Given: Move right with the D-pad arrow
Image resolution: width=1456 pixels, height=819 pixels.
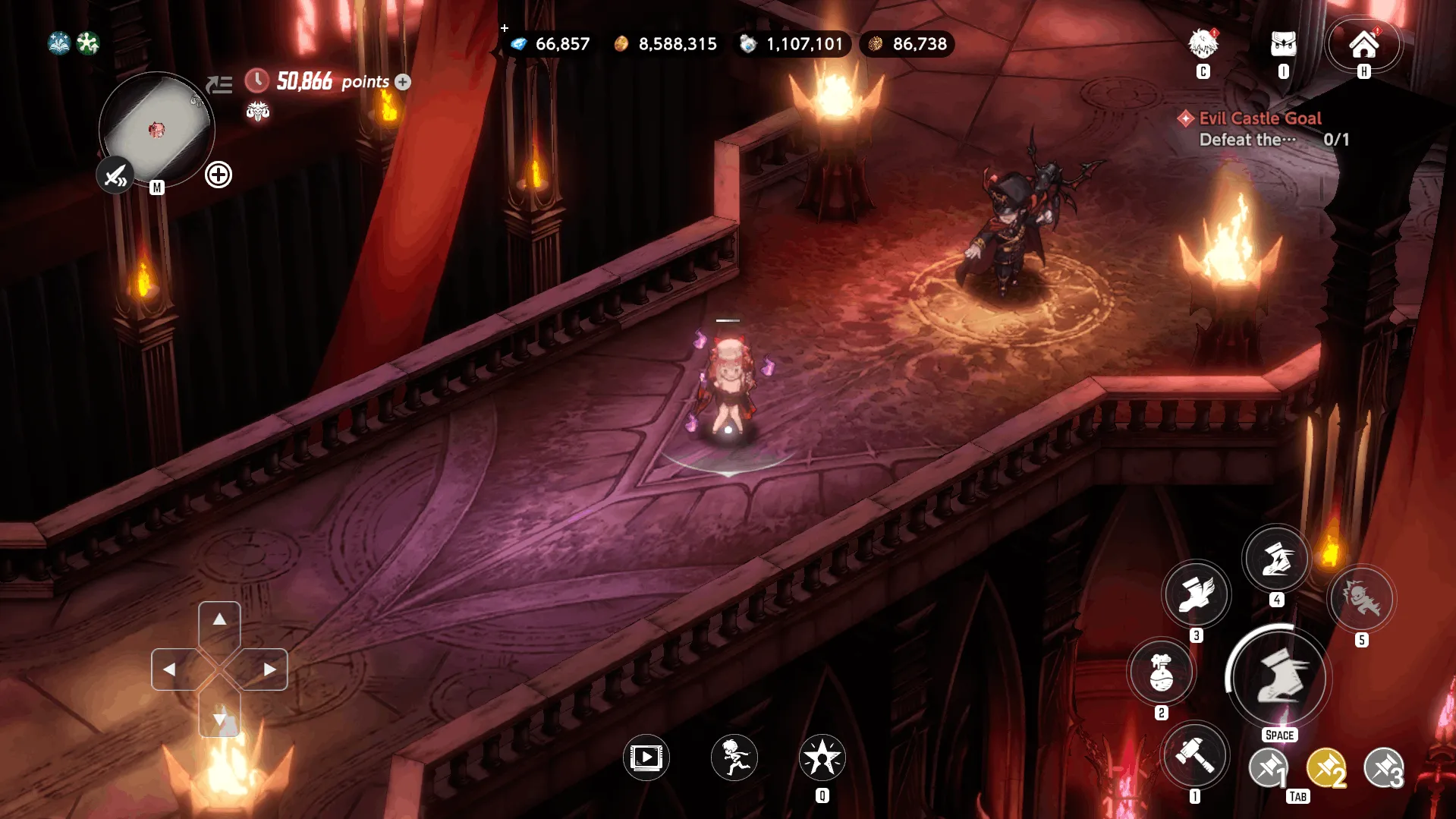Looking at the screenshot, I should (269, 669).
